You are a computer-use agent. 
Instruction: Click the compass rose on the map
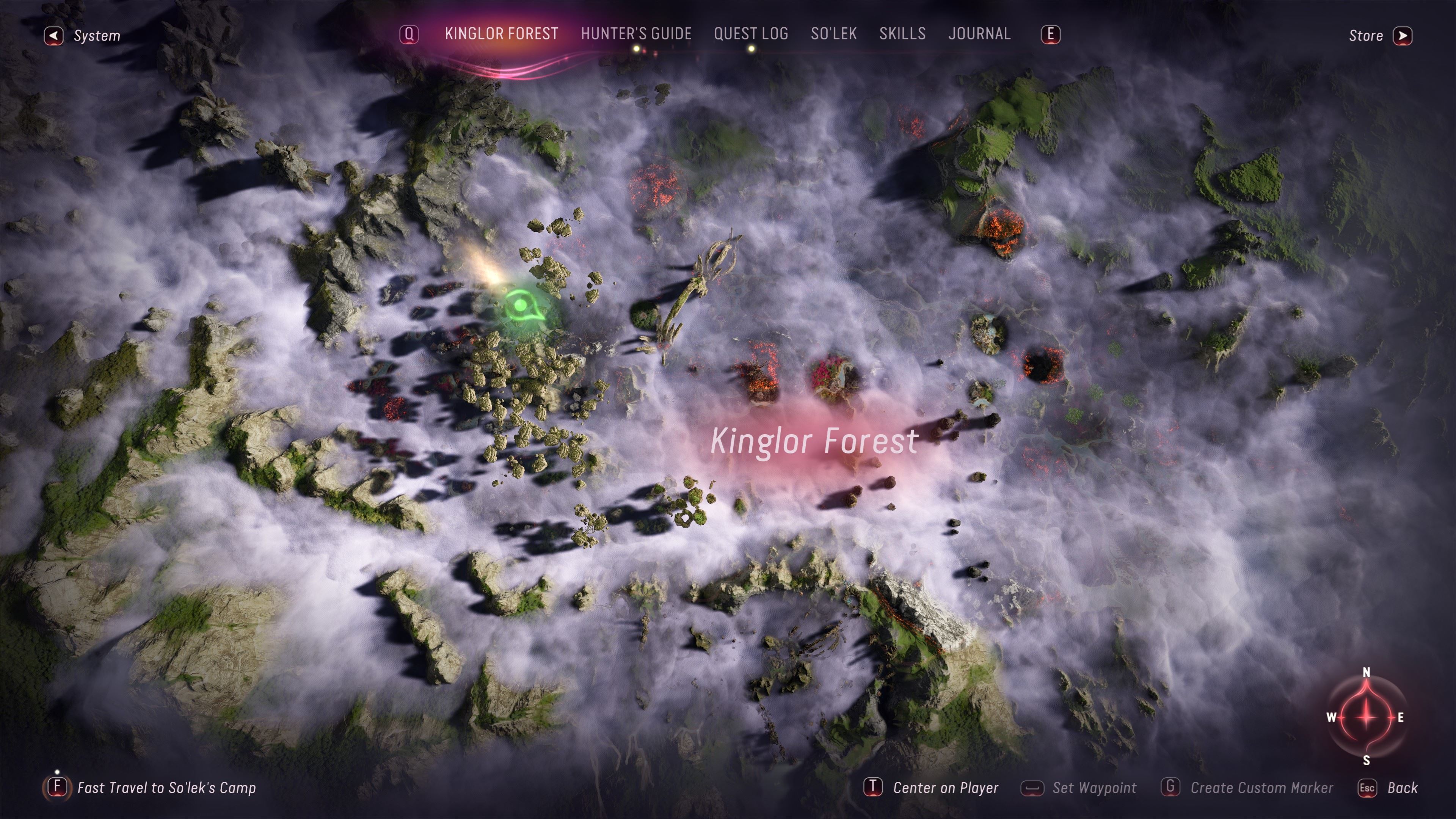point(1366,717)
